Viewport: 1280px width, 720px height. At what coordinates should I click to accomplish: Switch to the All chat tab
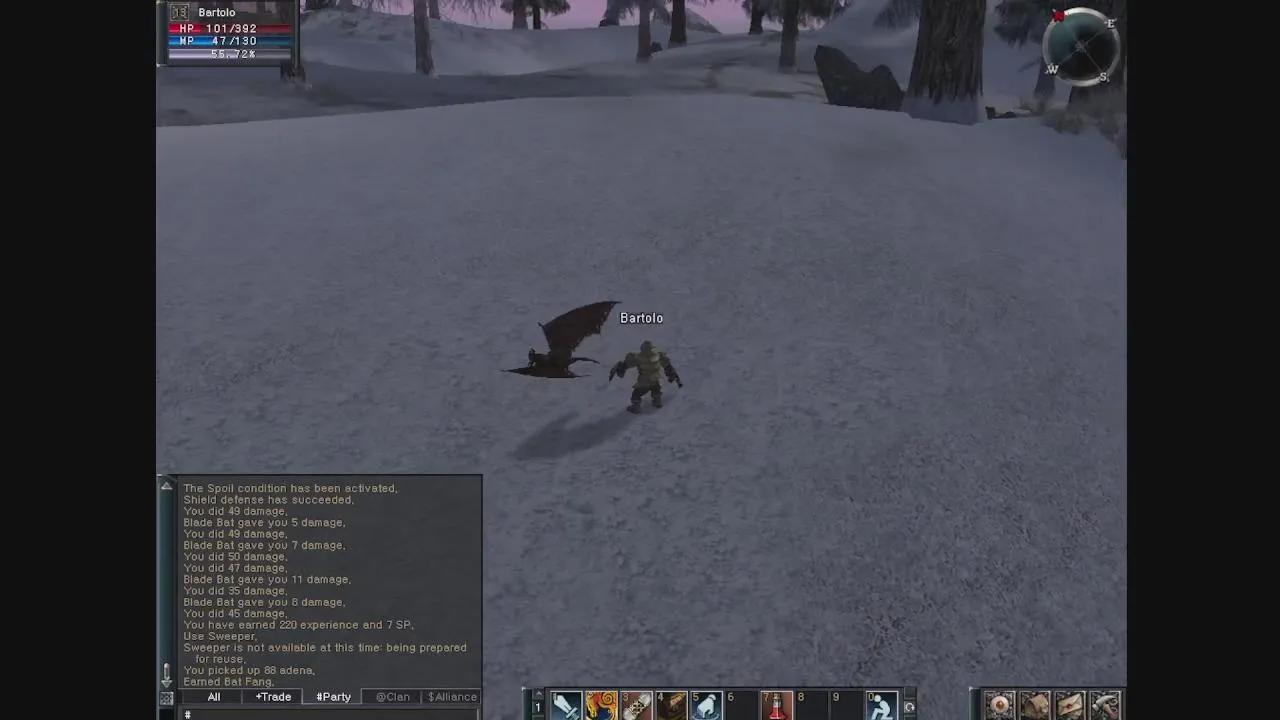tap(213, 696)
